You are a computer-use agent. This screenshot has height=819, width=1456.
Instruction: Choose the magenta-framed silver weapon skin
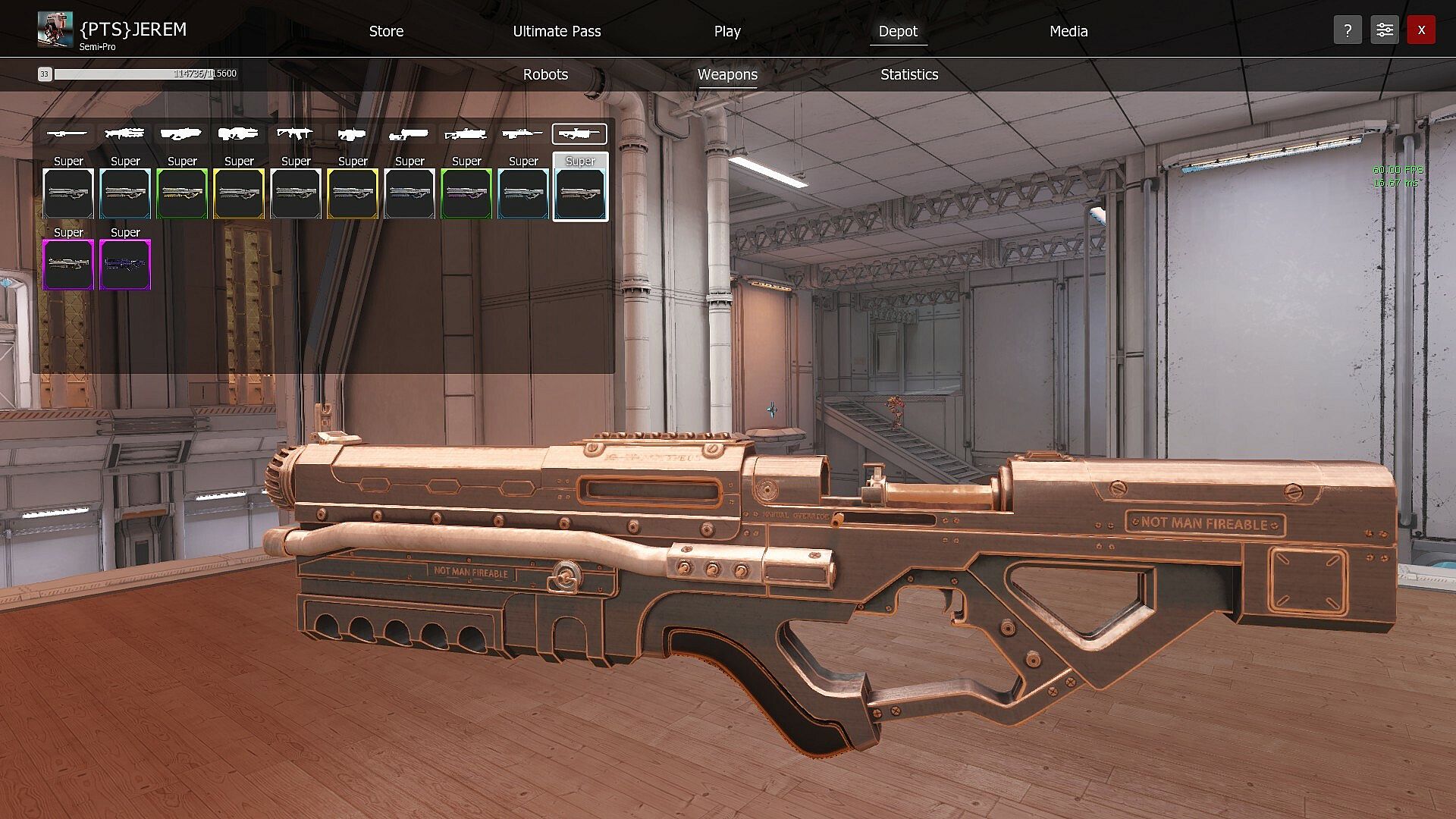point(68,265)
